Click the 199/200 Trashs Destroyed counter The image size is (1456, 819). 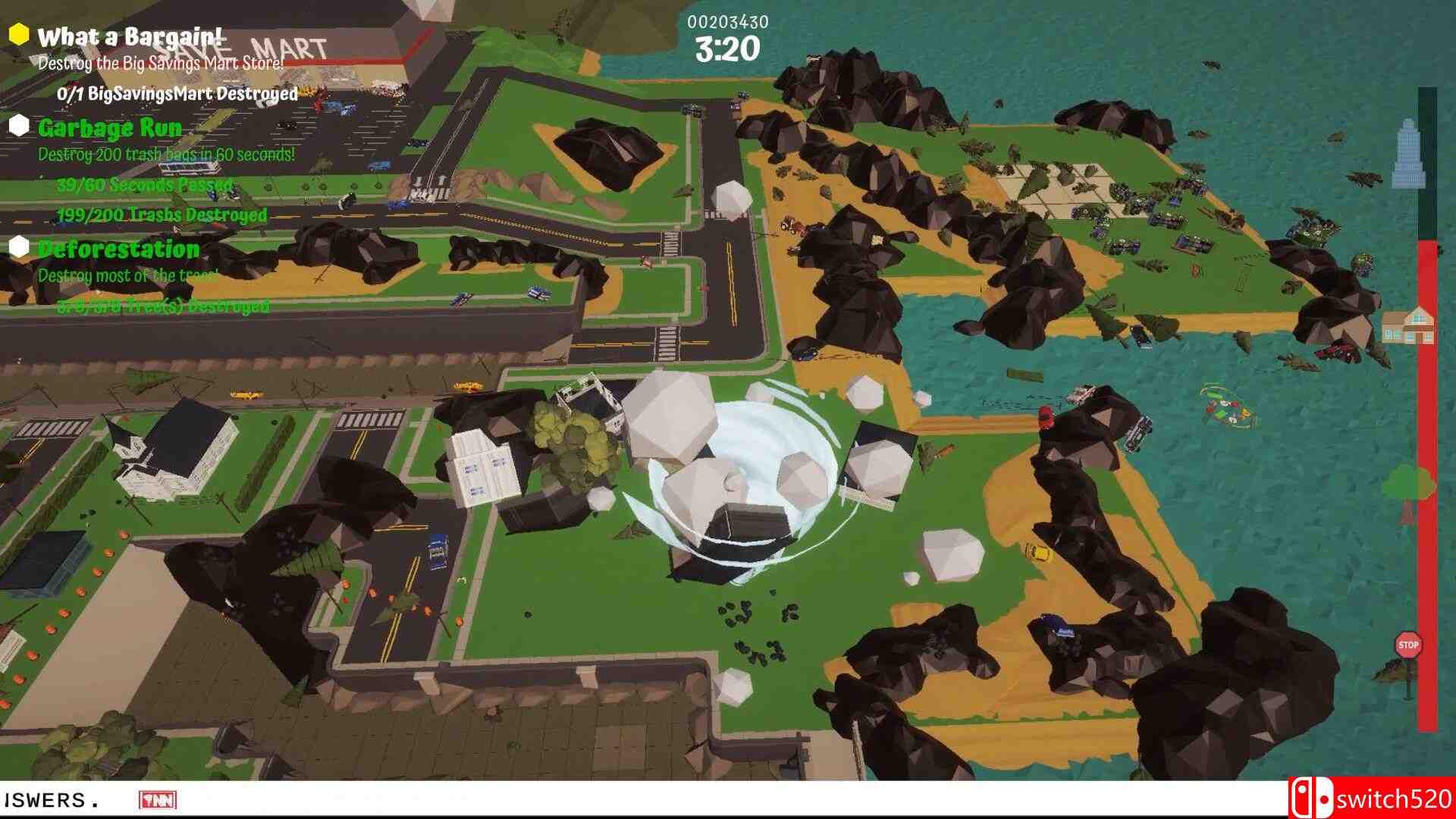pyautogui.click(x=161, y=215)
